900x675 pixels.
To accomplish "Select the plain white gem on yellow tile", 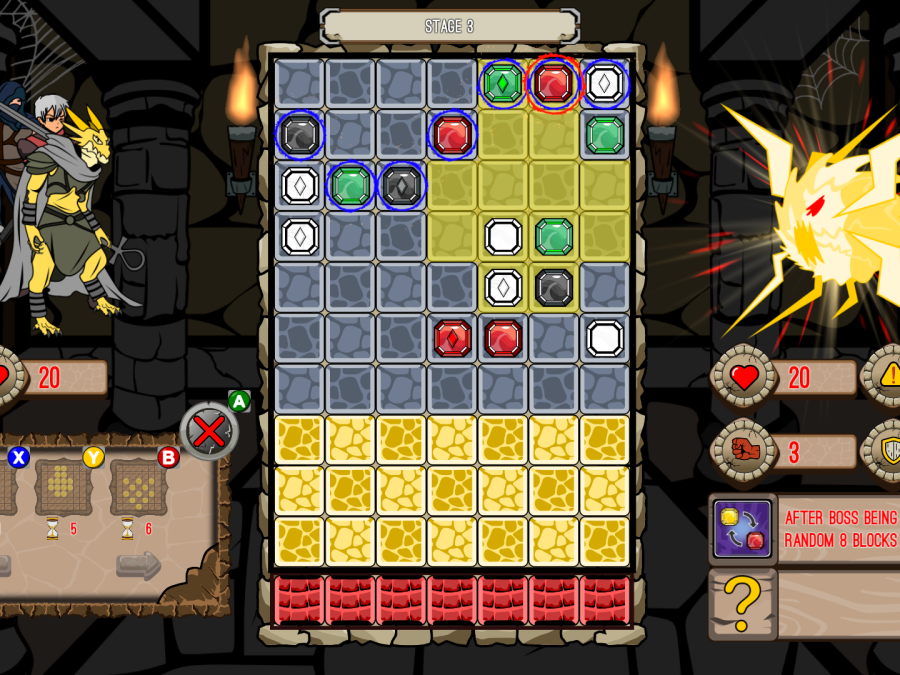I will 503,236.
